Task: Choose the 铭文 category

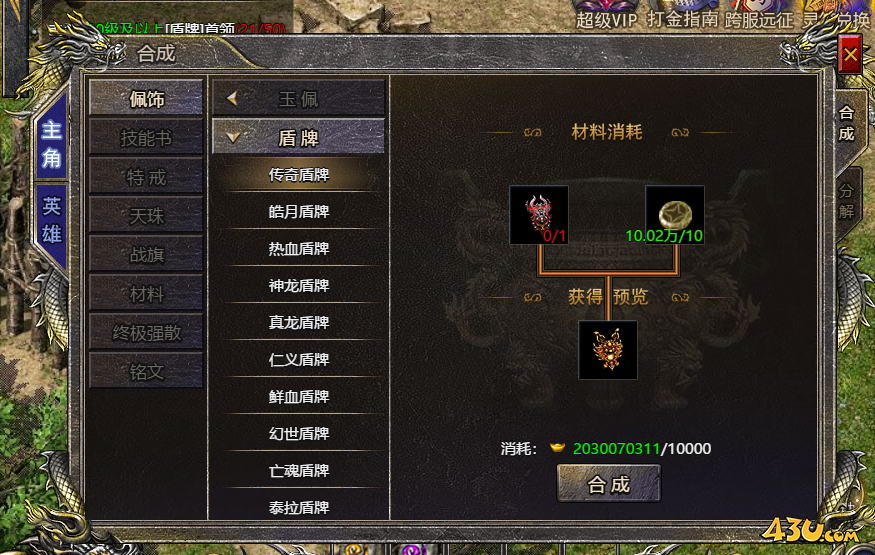Action: (146, 372)
